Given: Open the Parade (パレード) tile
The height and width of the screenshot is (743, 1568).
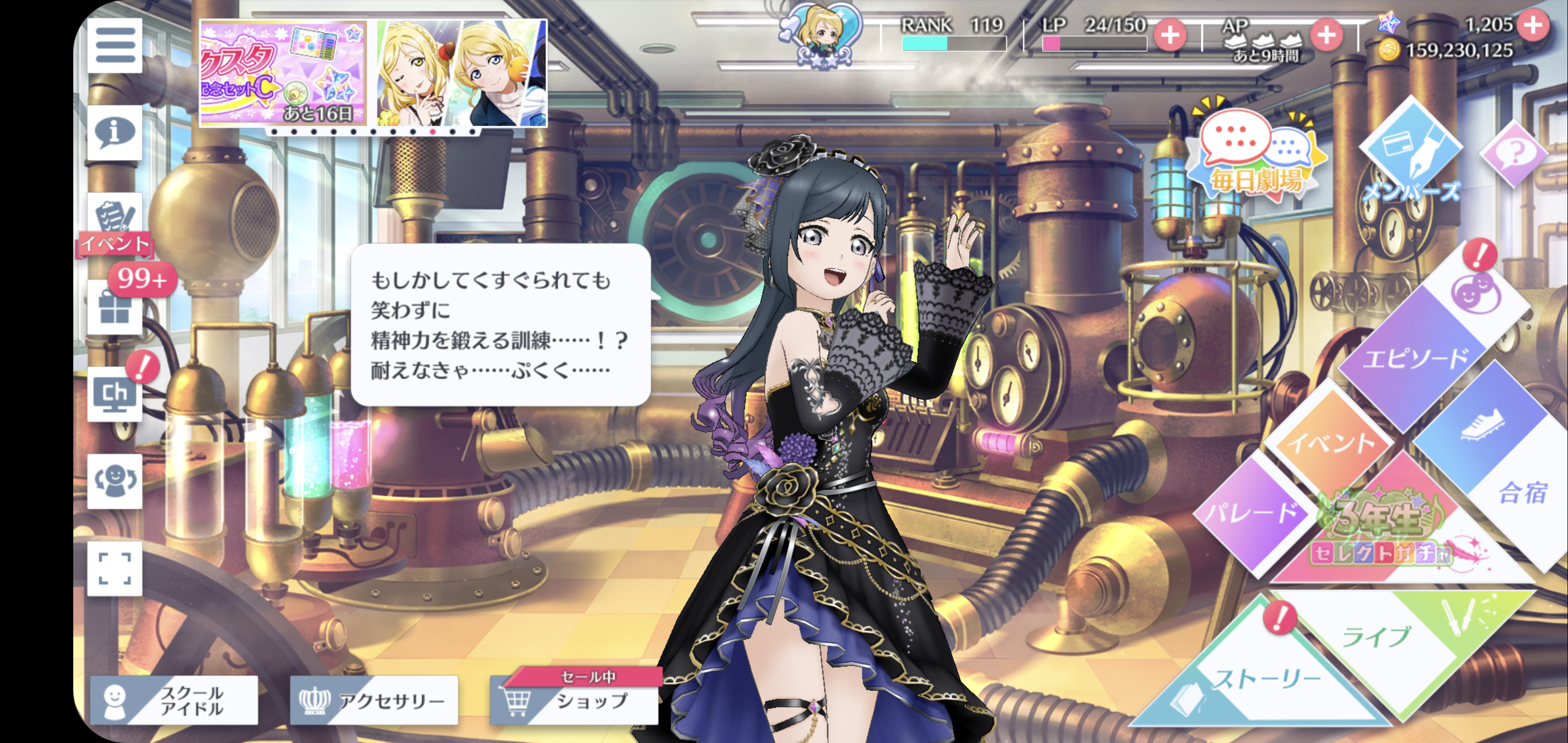Looking at the screenshot, I should click(1251, 513).
